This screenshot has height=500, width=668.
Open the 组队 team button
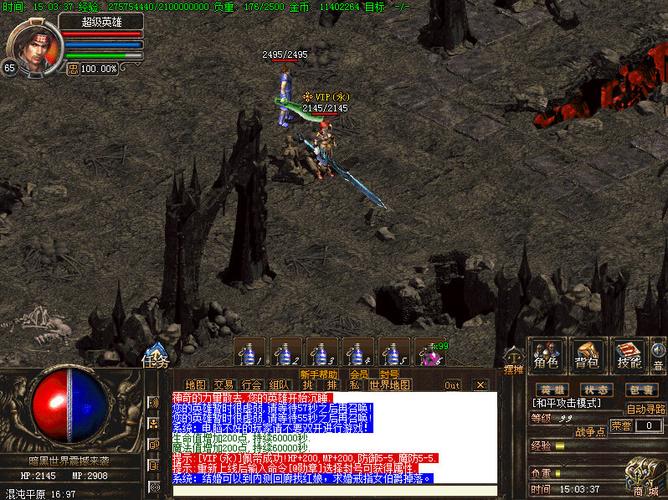[x=280, y=384]
